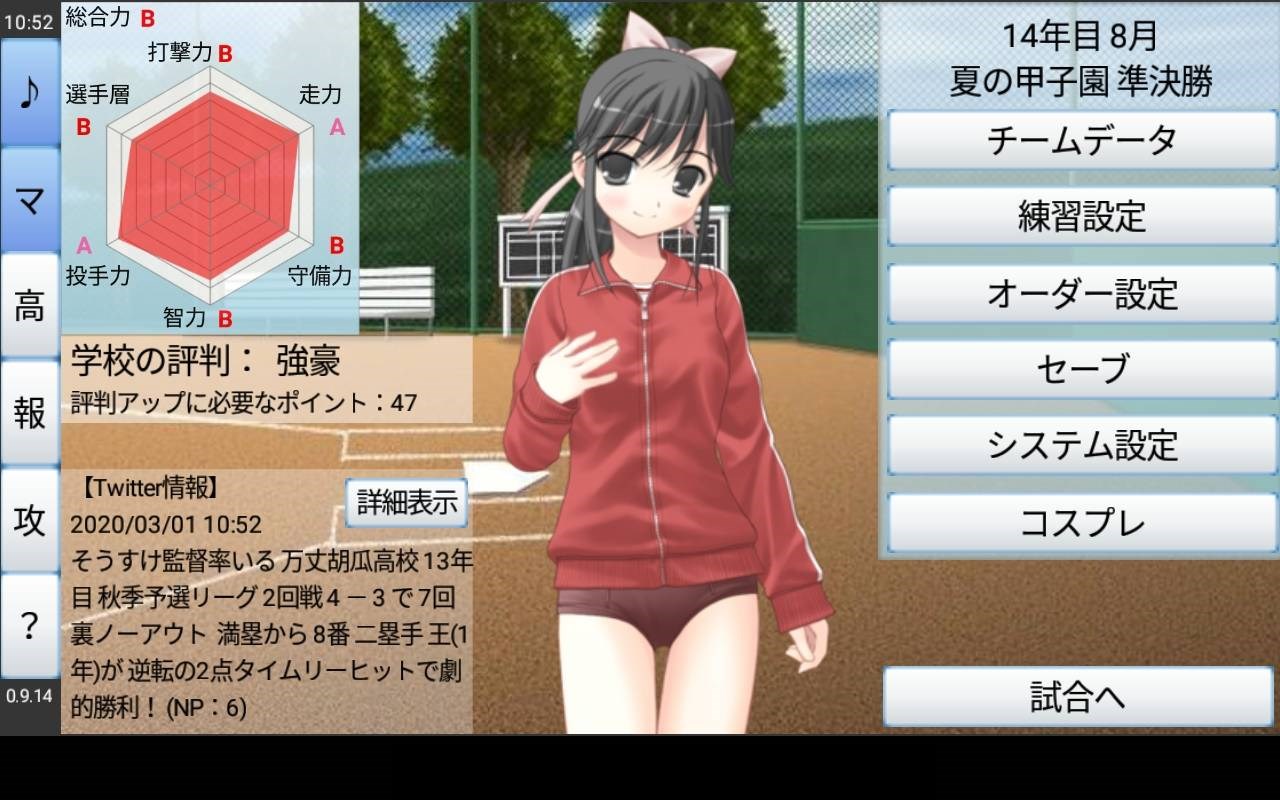Click the version number 0.9.14
This screenshot has width=1280, height=800.
(27, 697)
